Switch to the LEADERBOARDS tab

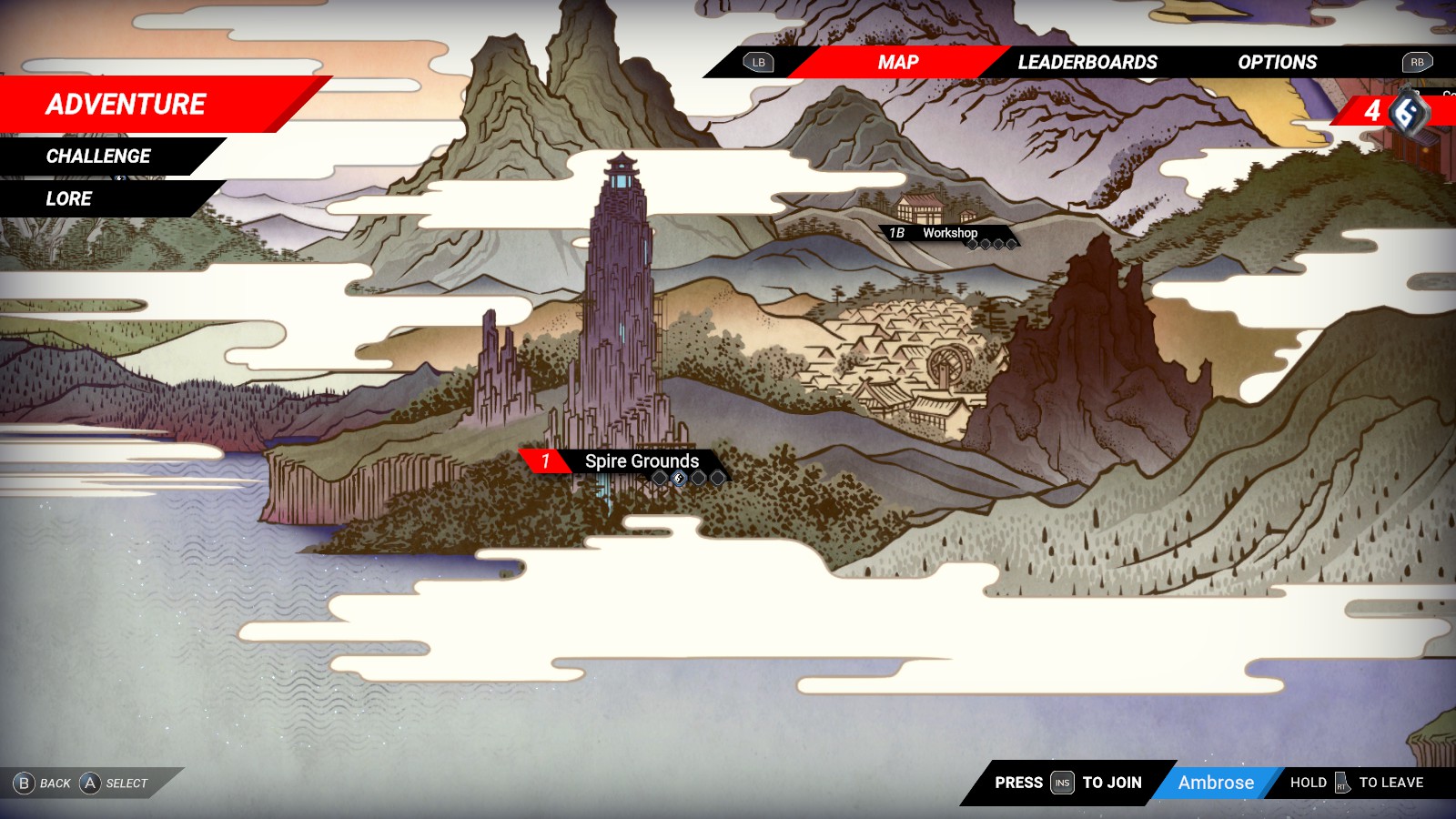point(1087,62)
